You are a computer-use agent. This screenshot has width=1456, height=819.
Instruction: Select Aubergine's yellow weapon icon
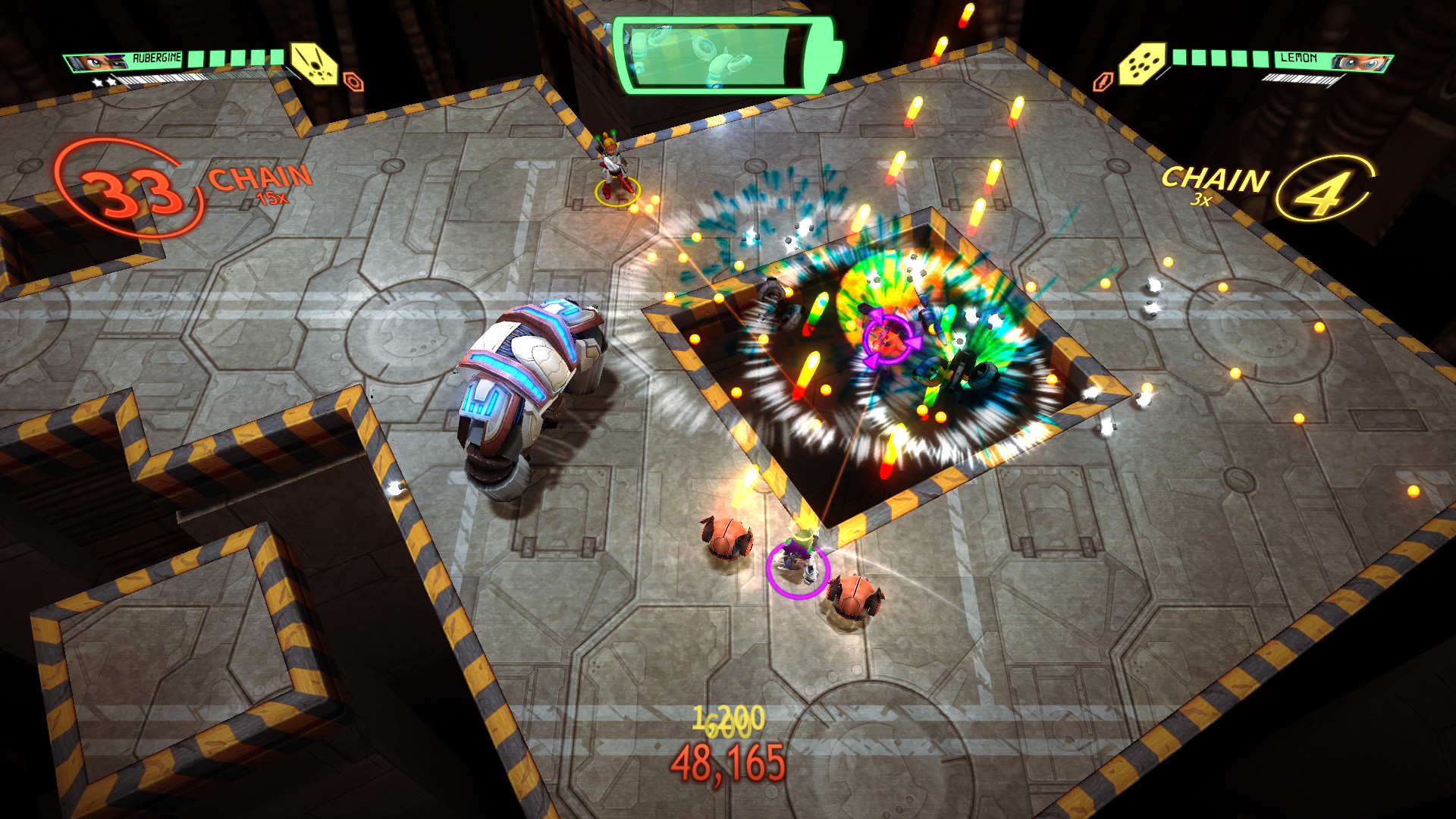click(314, 62)
